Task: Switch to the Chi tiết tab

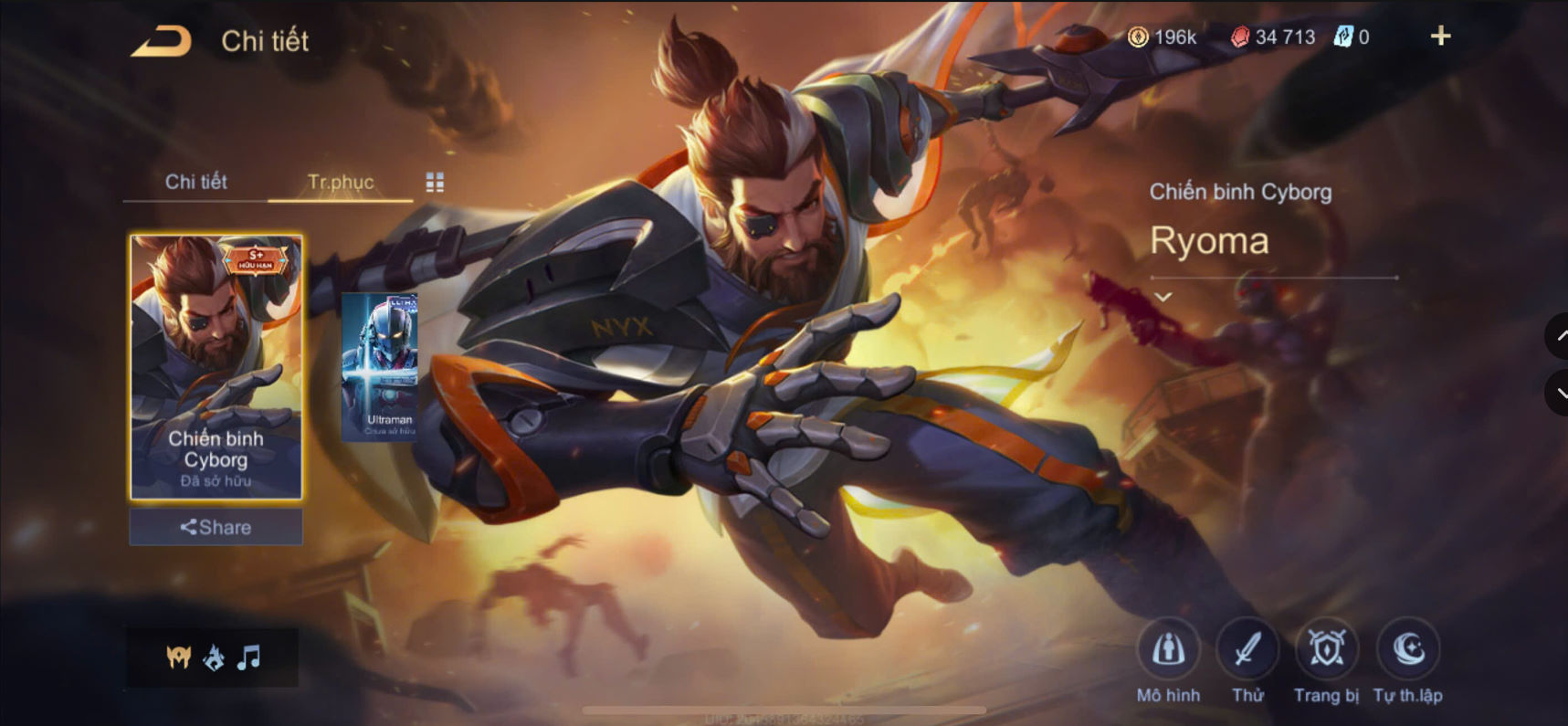Action: tap(196, 183)
